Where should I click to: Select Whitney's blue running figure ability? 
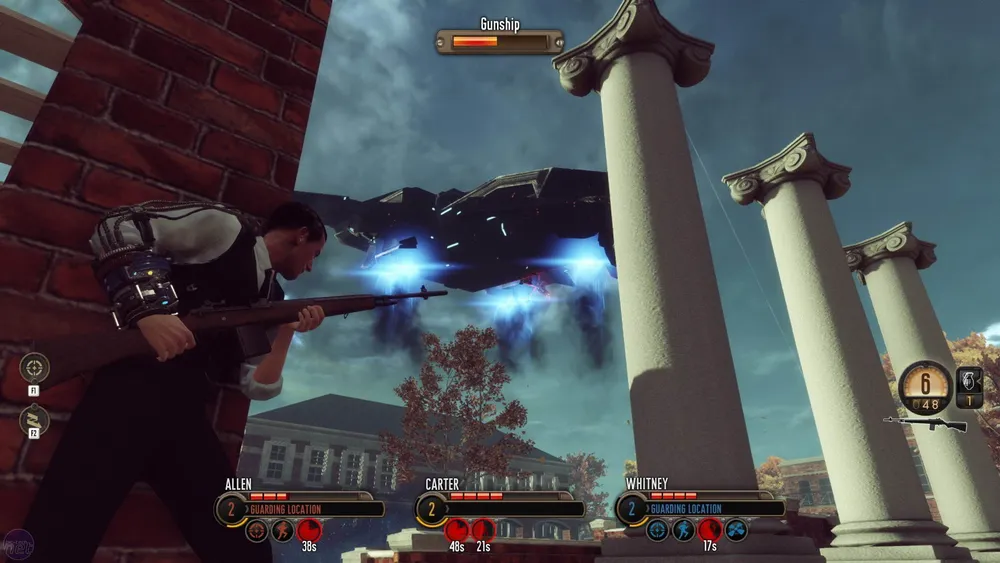pos(684,530)
